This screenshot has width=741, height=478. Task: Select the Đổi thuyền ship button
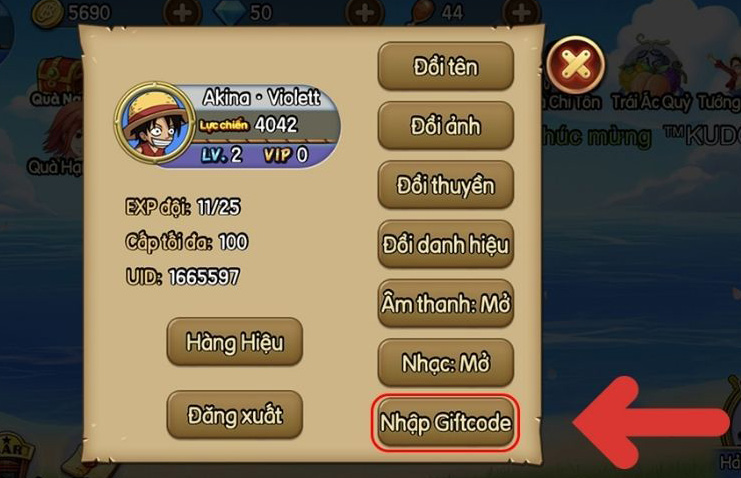click(445, 186)
